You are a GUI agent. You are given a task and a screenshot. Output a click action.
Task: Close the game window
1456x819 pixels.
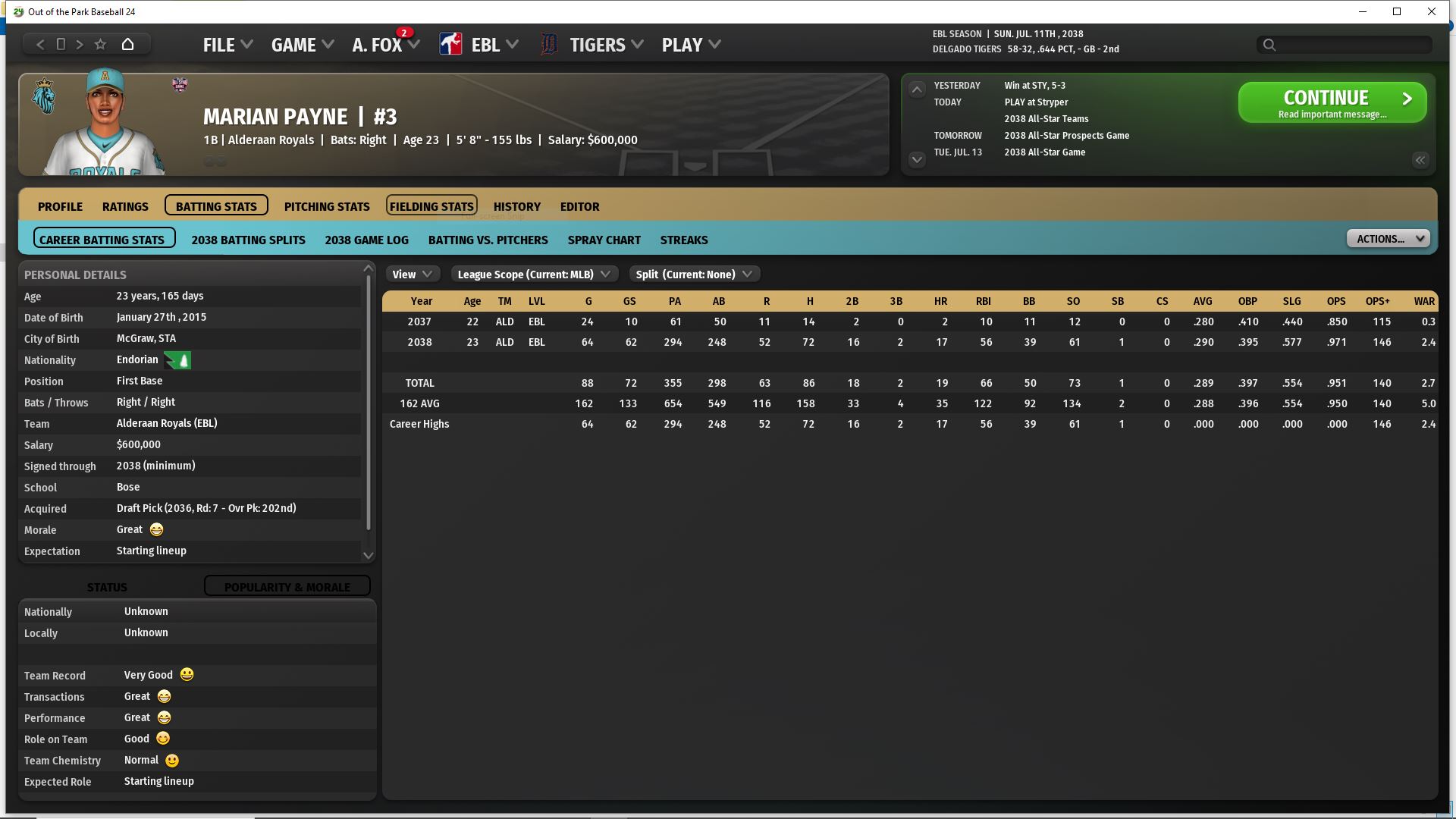point(1431,11)
